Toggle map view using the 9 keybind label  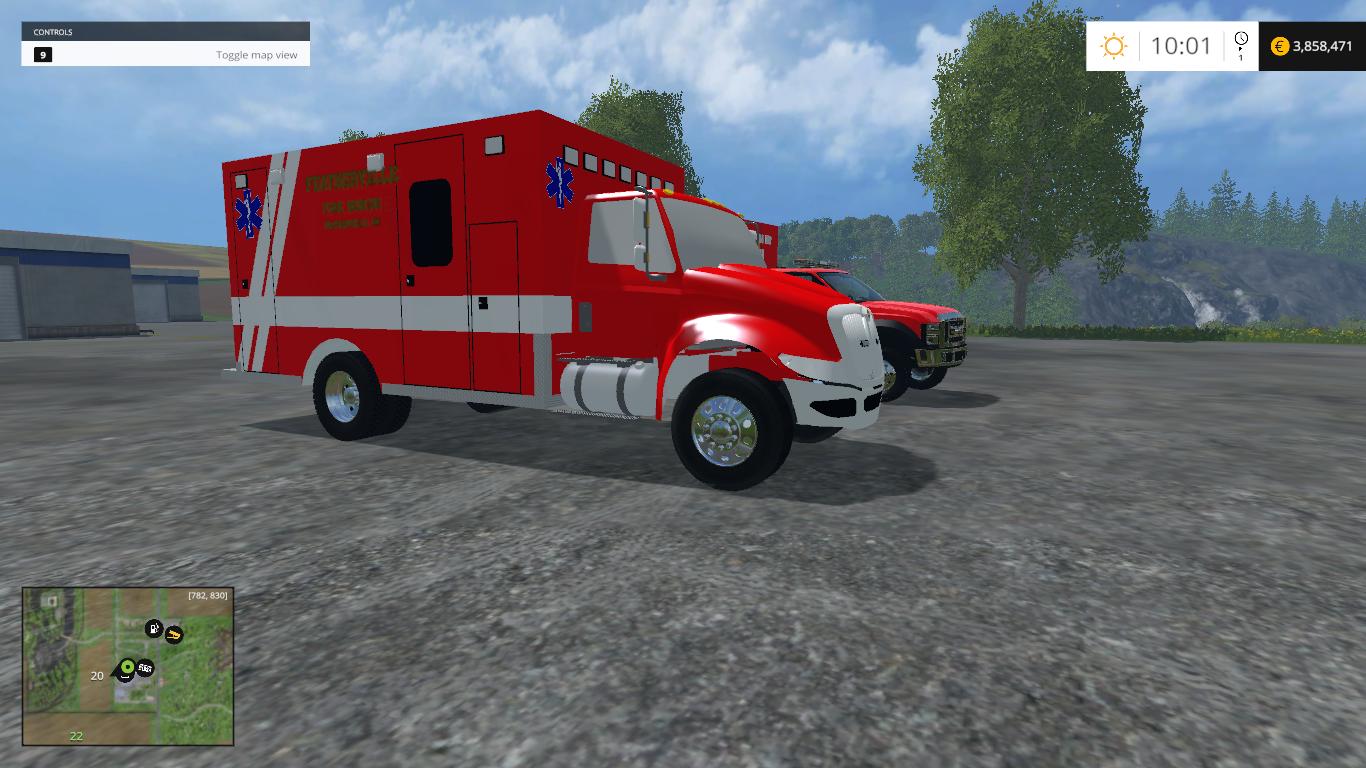pos(42,55)
